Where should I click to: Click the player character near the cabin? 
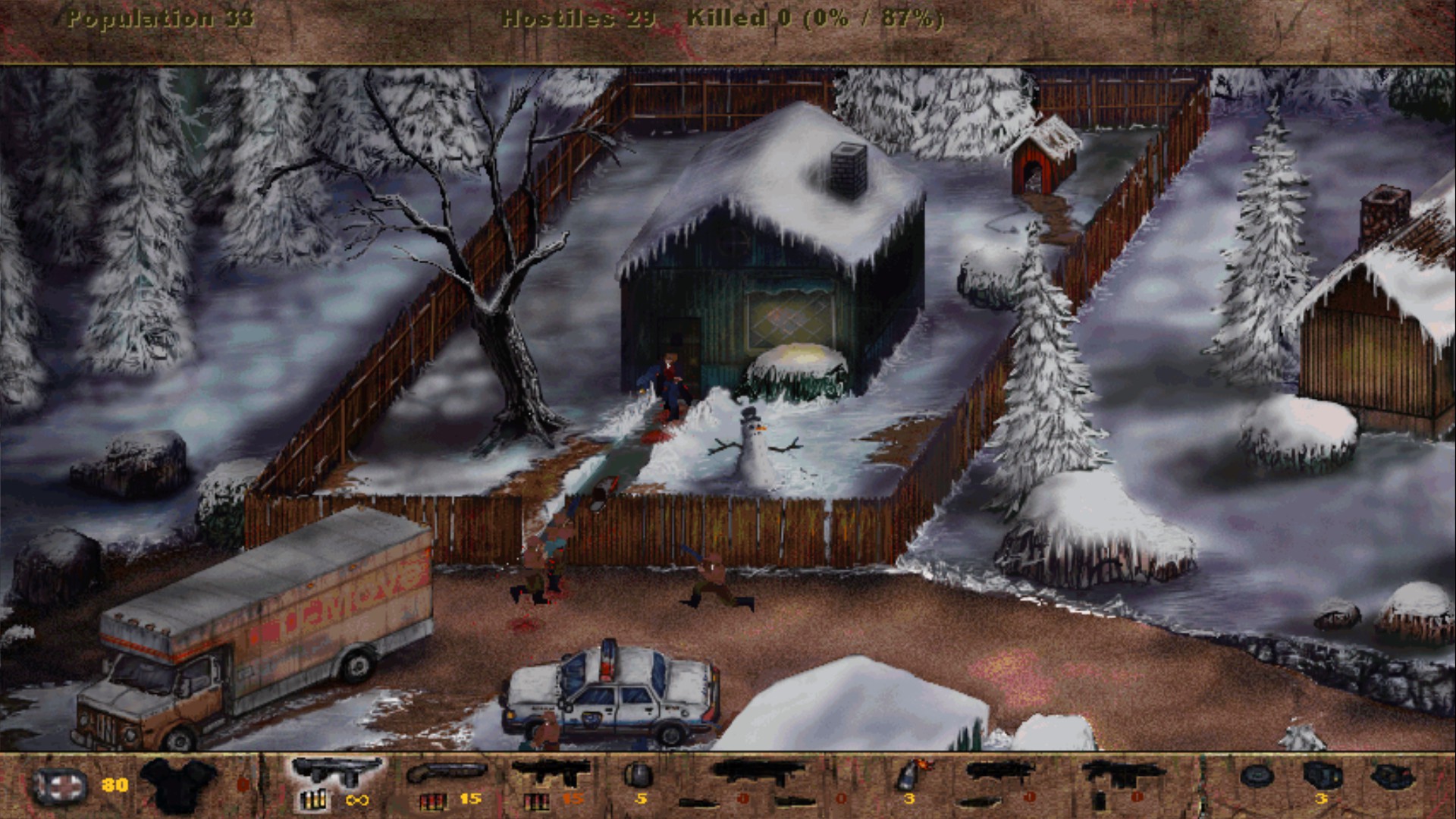[667, 379]
